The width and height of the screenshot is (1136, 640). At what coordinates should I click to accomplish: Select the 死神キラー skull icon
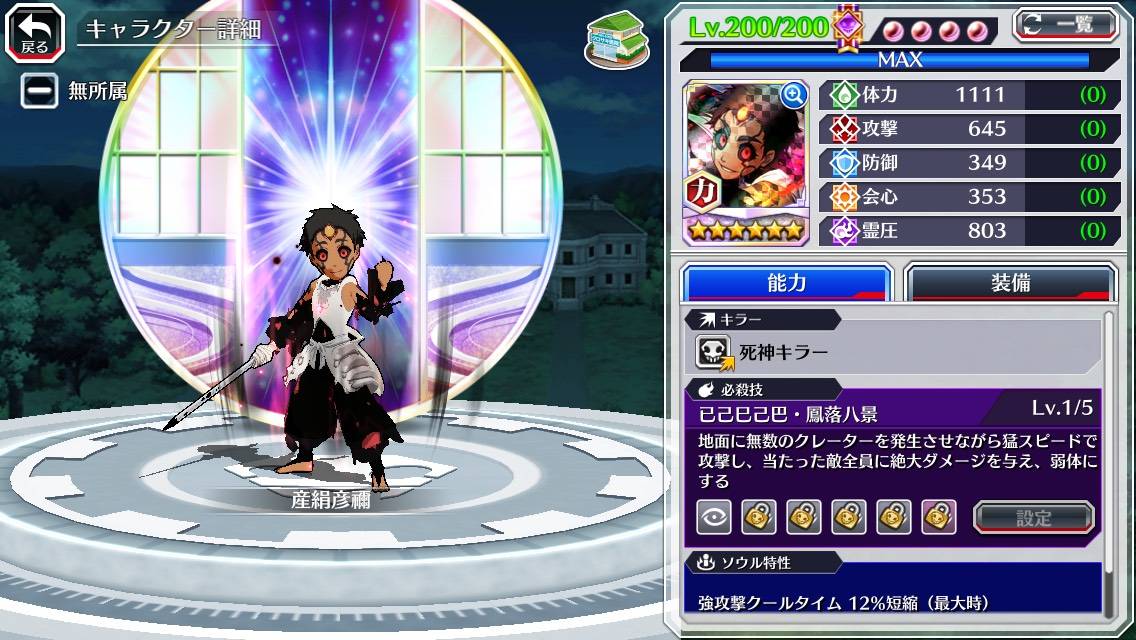(714, 352)
